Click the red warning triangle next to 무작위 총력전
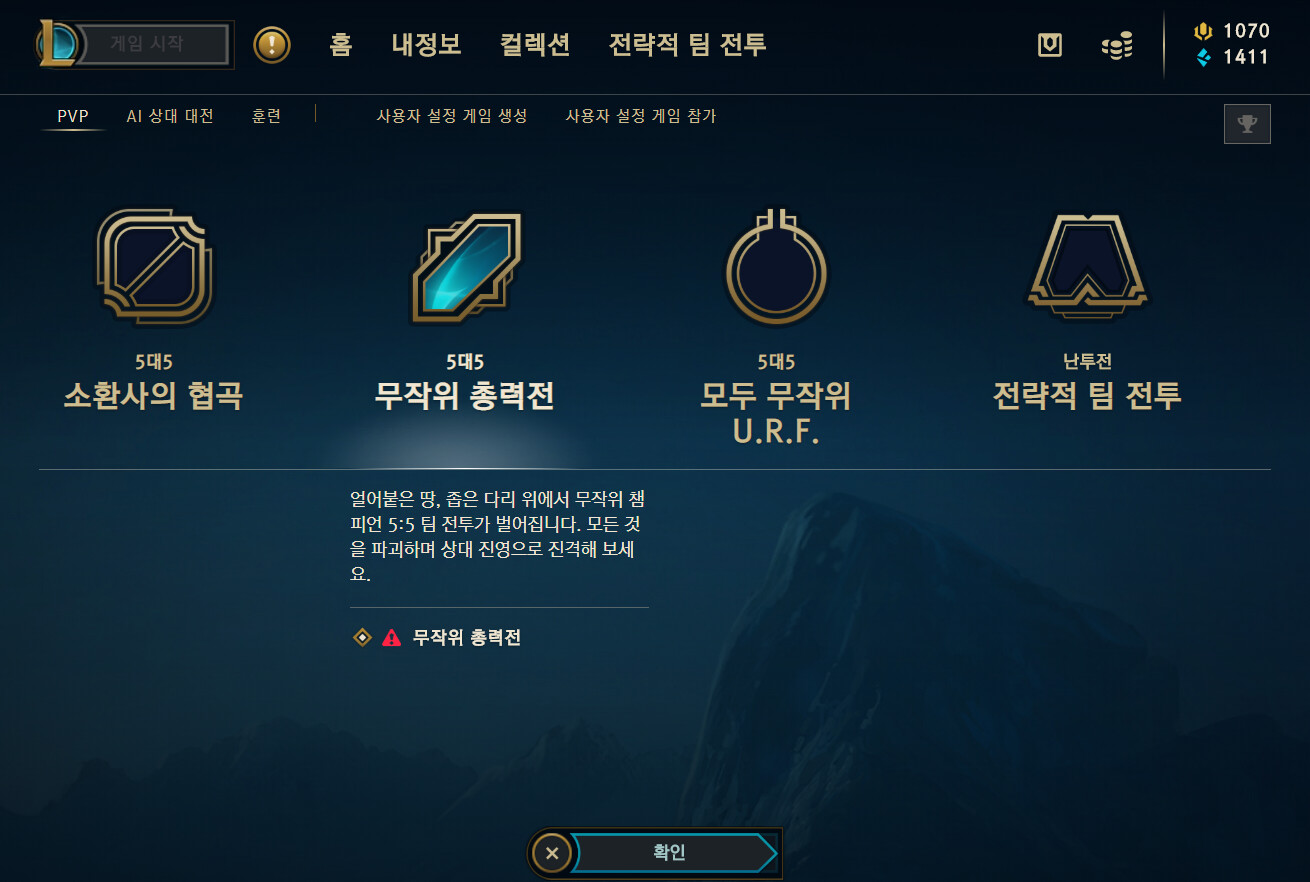The width and height of the screenshot is (1310, 882). [x=389, y=636]
